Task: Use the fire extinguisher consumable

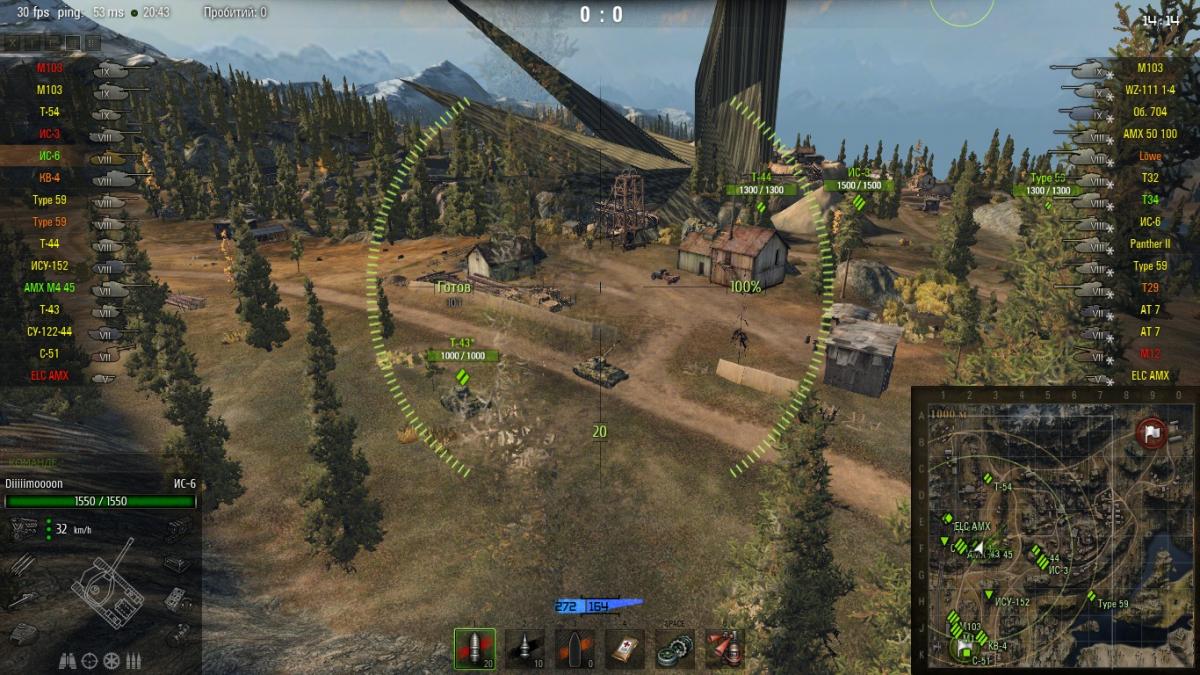Action: (x=724, y=648)
